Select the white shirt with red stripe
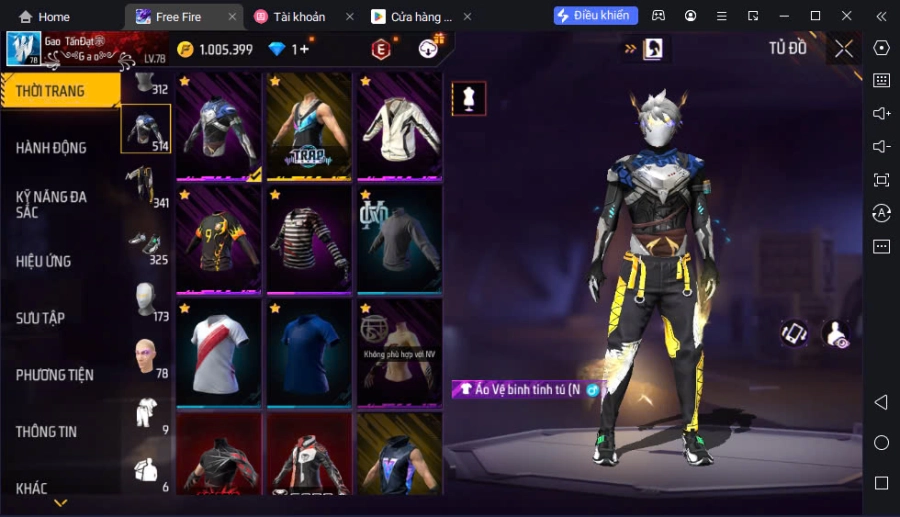 tap(218, 350)
